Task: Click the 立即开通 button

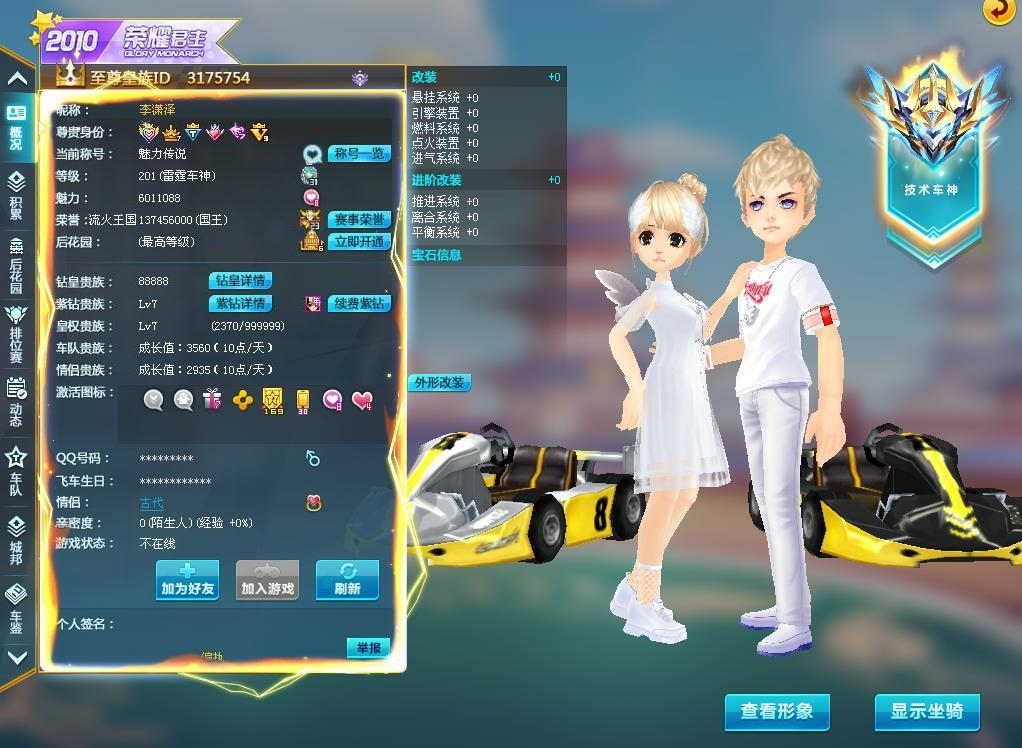Action: 359,242
